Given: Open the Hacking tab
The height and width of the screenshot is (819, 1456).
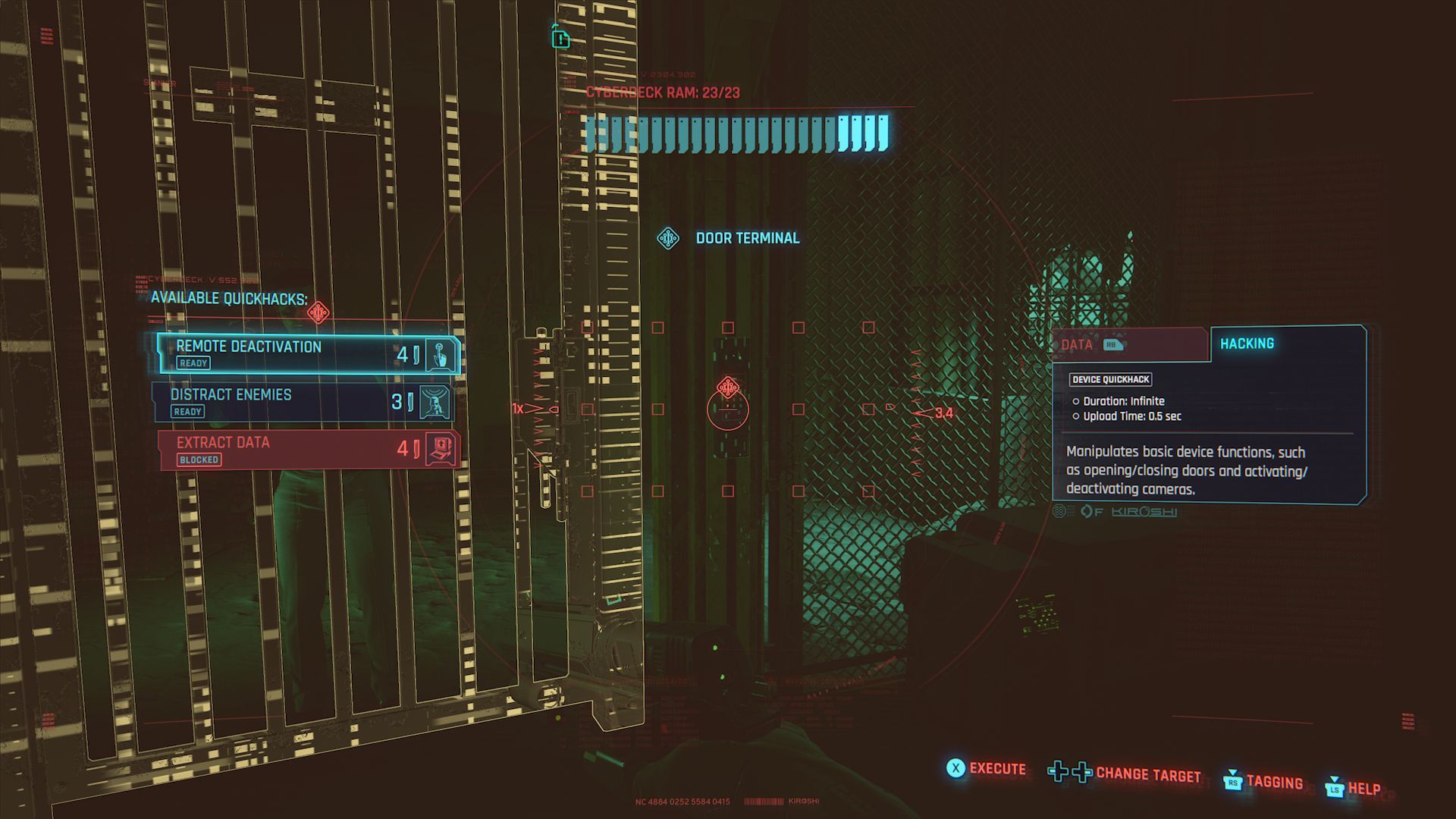Looking at the screenshot, I should click(x=1286, y=344).
